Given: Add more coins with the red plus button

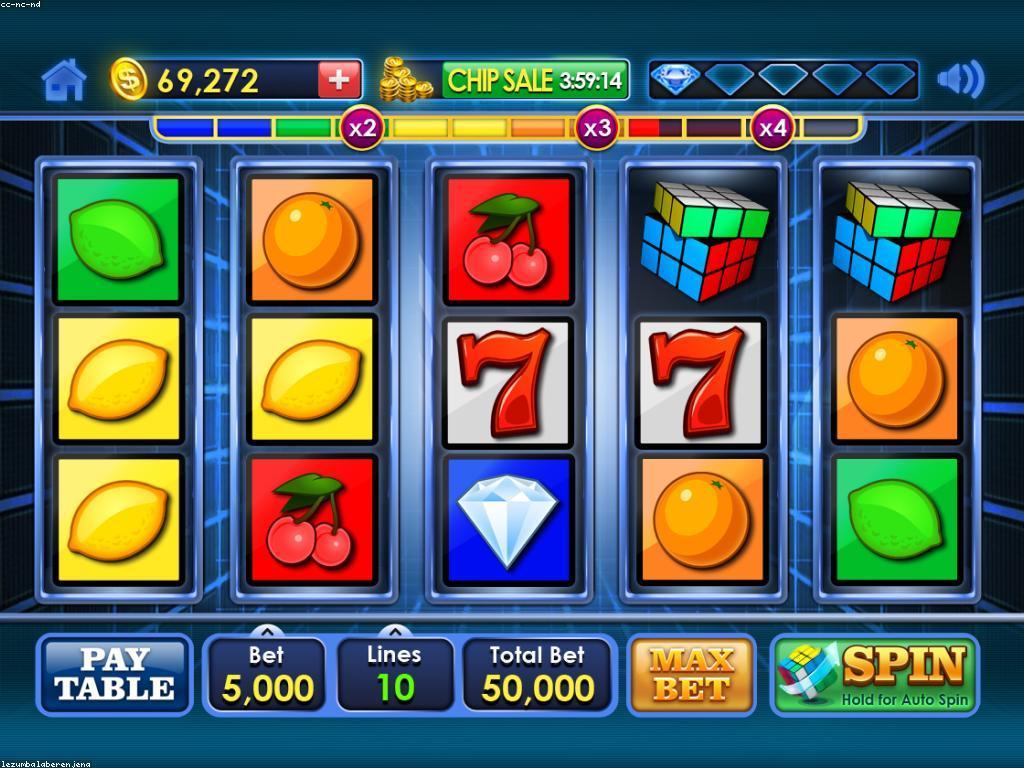Looking at the screenshot, I should (339, 80).
